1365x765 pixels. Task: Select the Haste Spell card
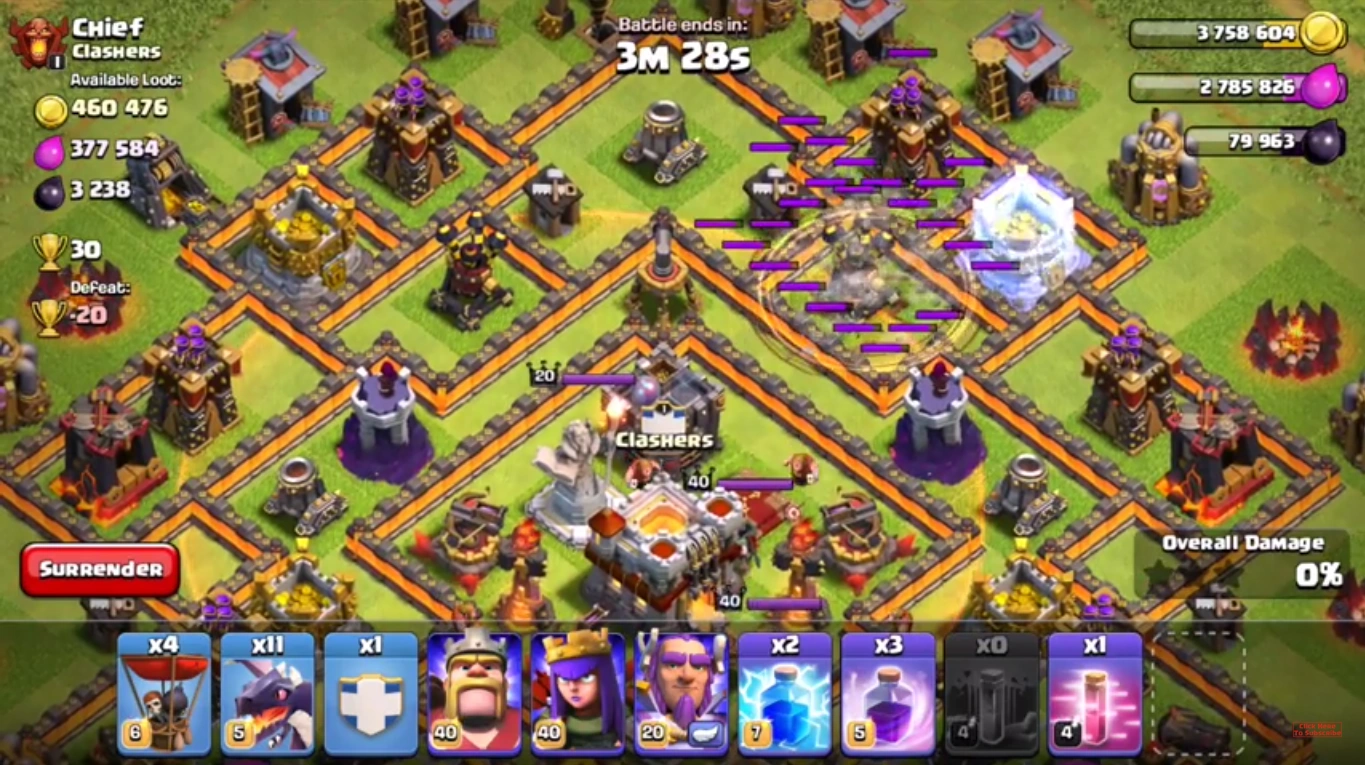tap(1094, 693)
